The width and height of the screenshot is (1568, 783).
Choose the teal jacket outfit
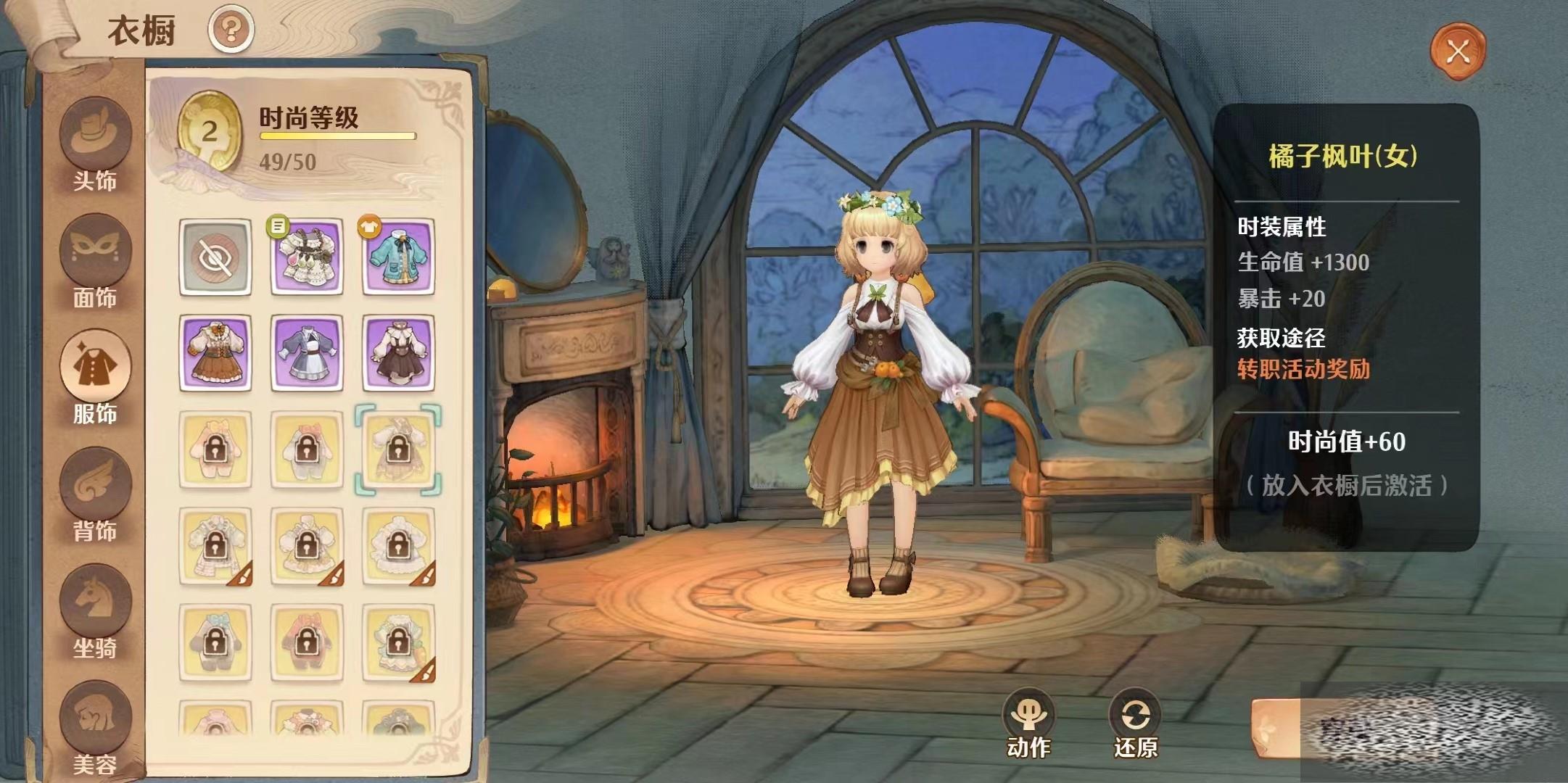tap(398, 257)
